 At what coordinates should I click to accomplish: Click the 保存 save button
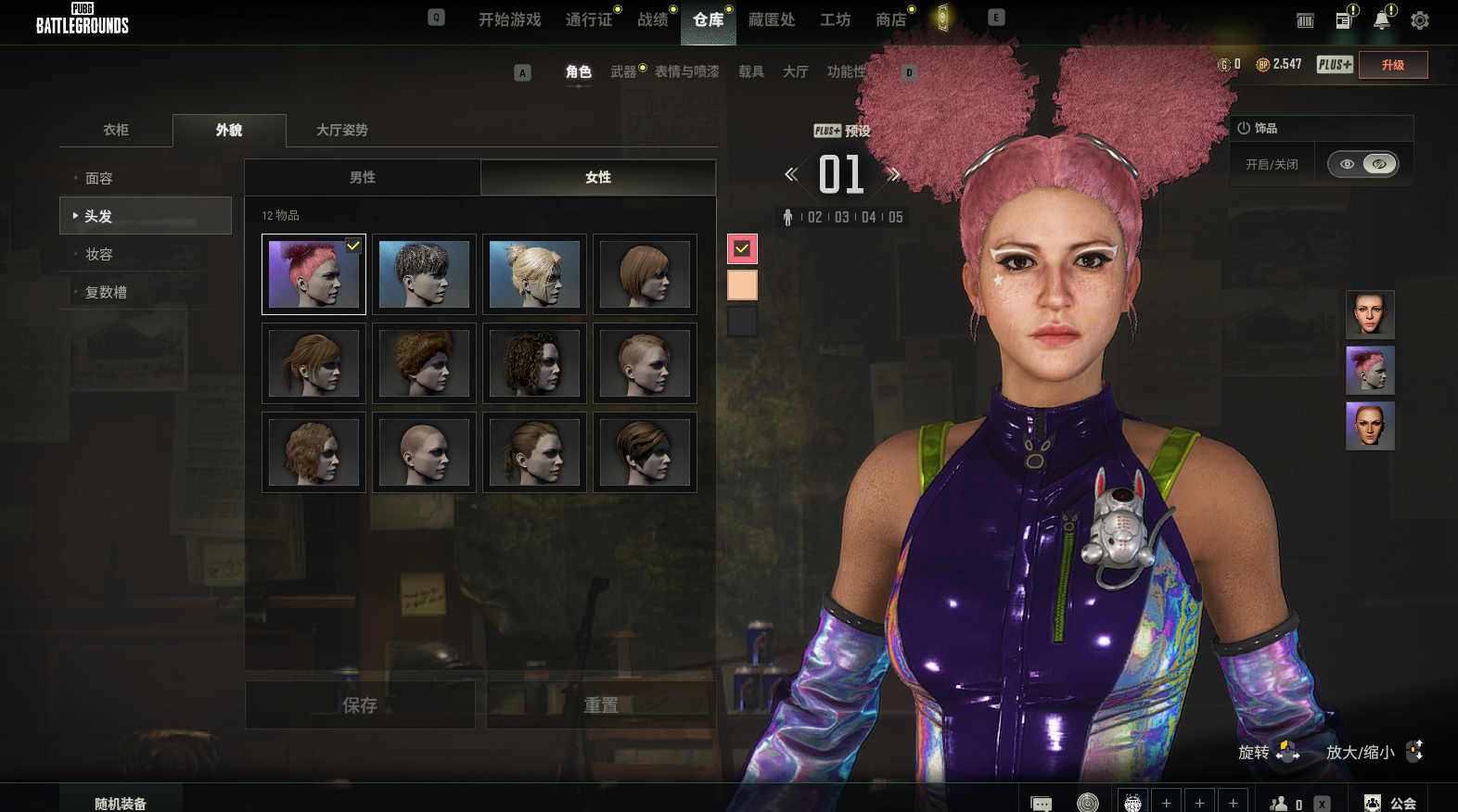click(x=360, y=705)
